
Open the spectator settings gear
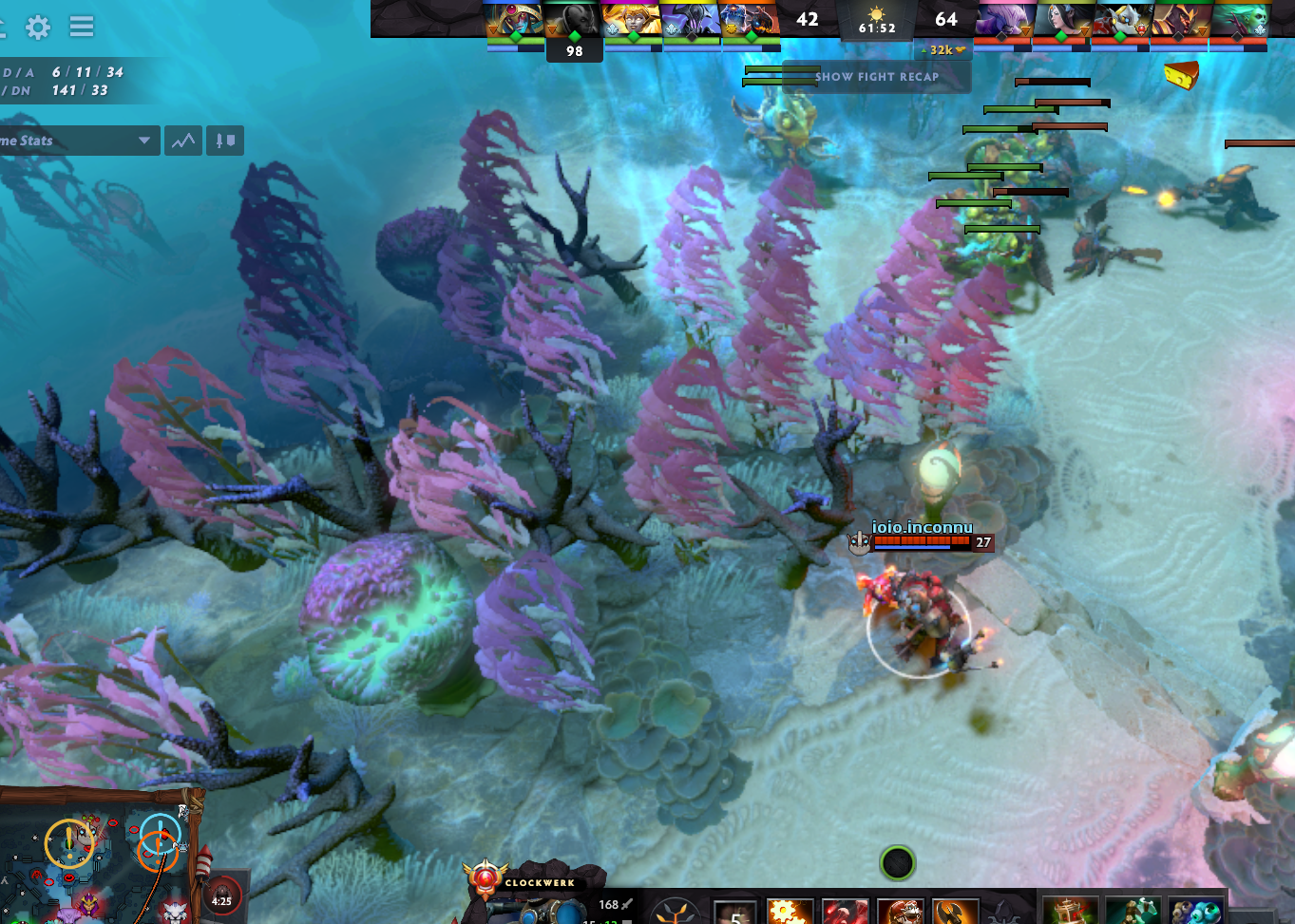pos(36,27)
